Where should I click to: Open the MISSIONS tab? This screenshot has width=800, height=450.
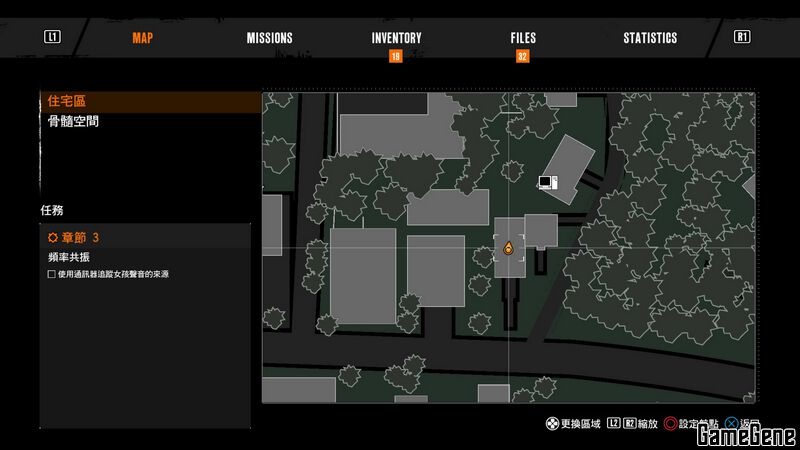click(x=270, y=38)
